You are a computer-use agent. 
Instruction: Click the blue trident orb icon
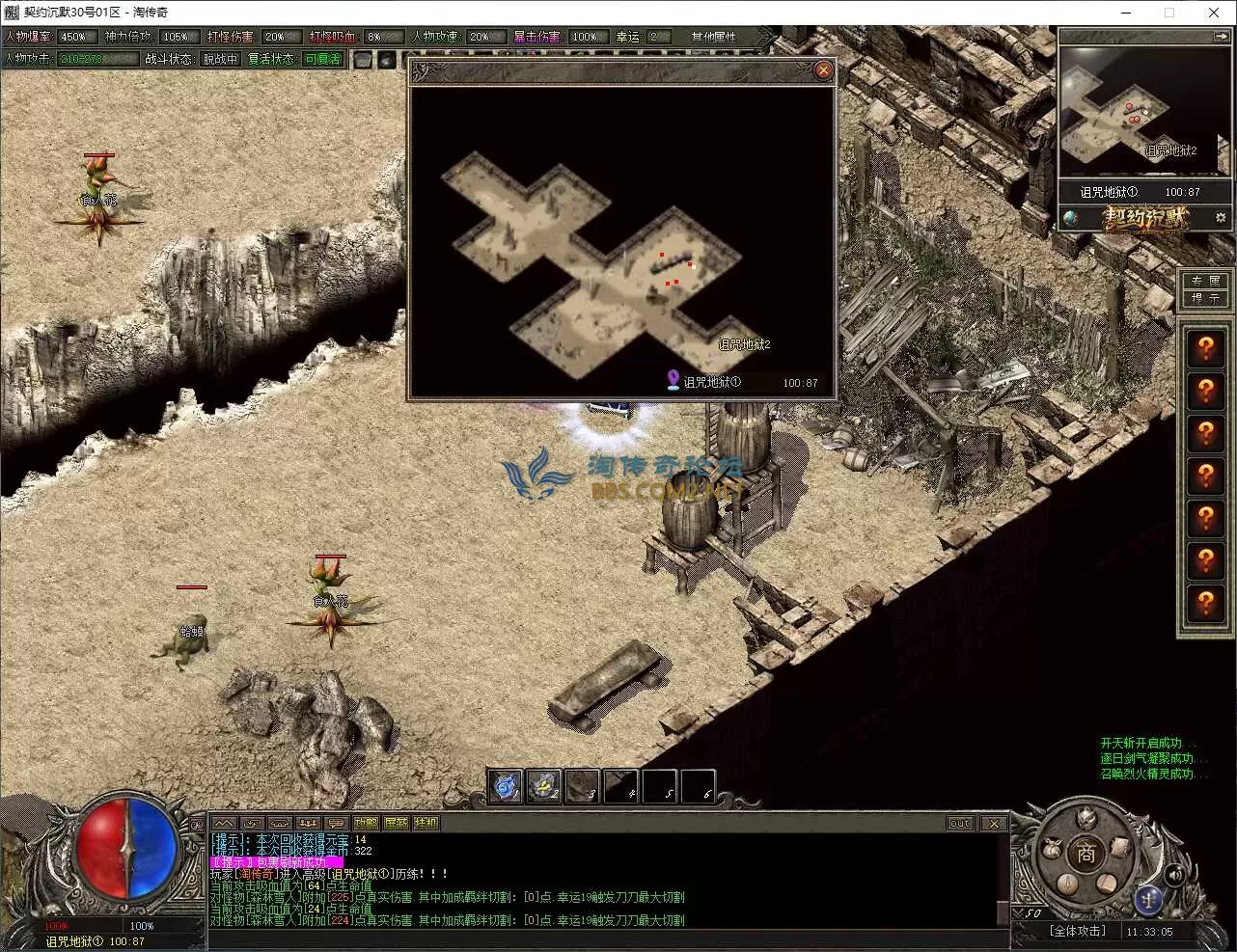pyautogui.click(x=1147, y=897)
